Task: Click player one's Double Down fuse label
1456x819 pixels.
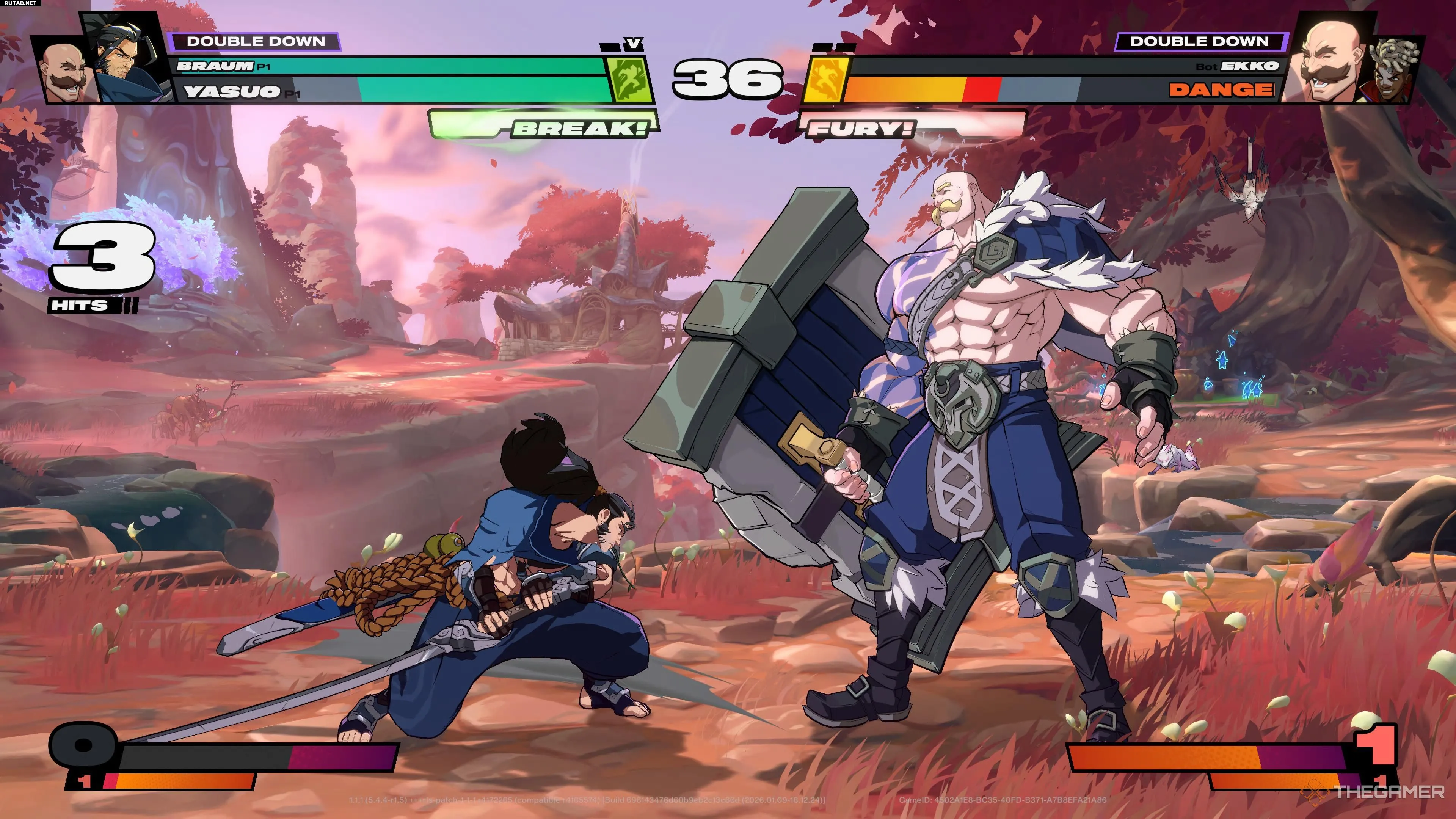Action: [x=256, y=41]
